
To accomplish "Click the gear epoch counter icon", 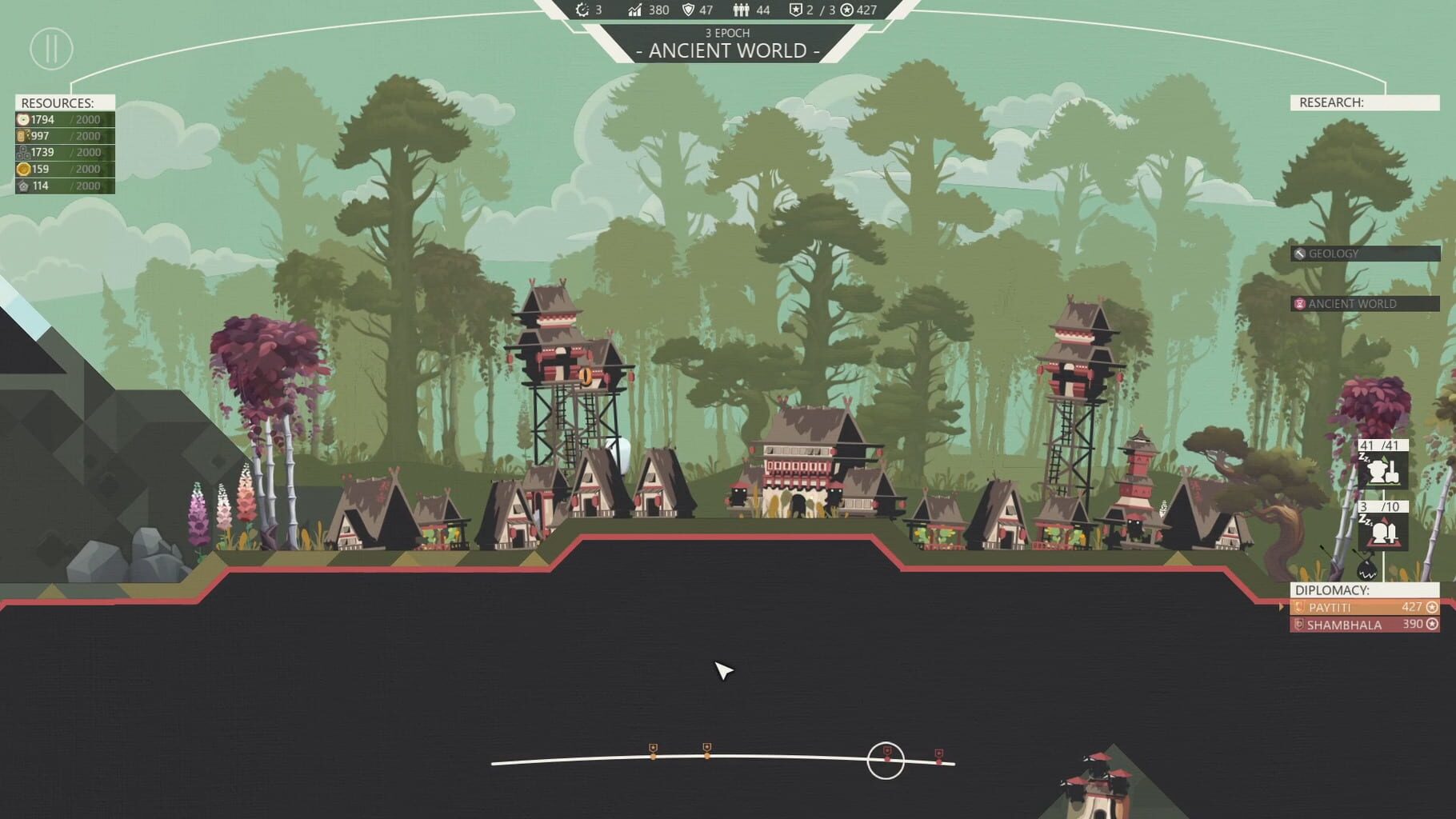I will click(581, 10).
